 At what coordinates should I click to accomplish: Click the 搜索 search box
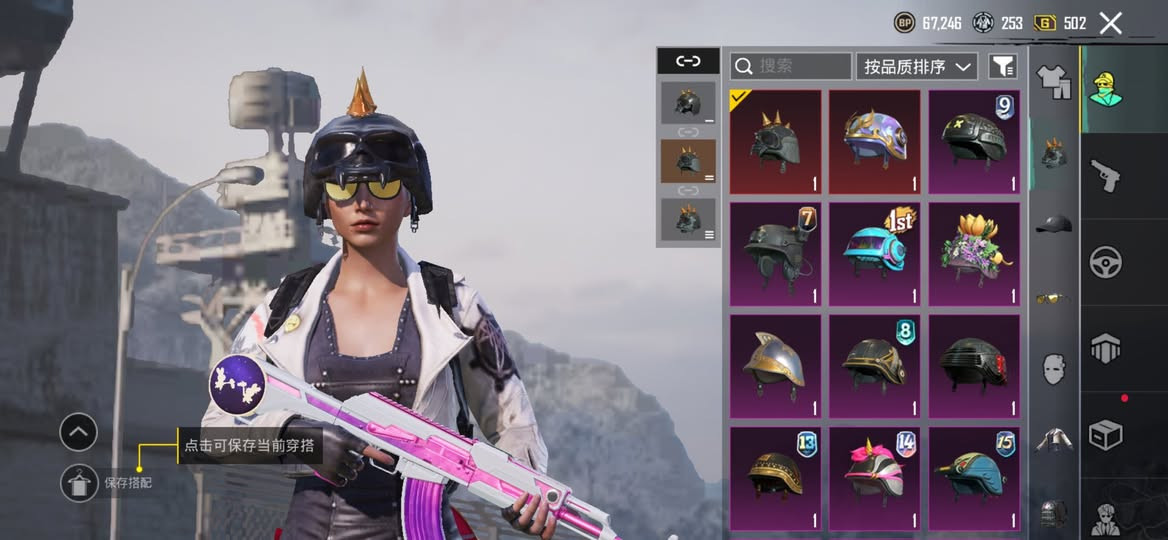pos(791,66)
